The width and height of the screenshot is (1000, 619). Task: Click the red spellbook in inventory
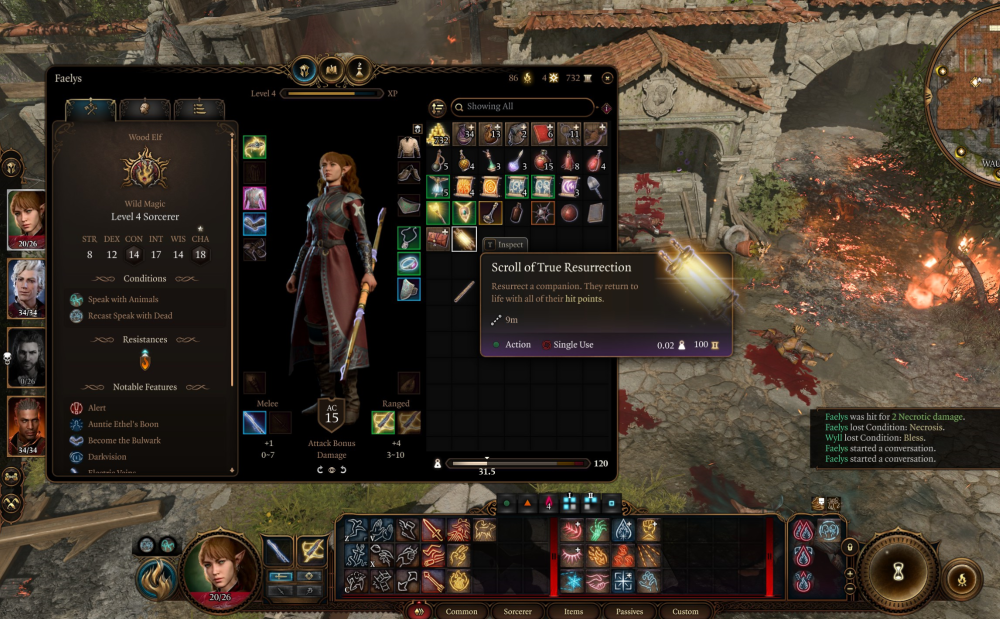click(543, 134)
